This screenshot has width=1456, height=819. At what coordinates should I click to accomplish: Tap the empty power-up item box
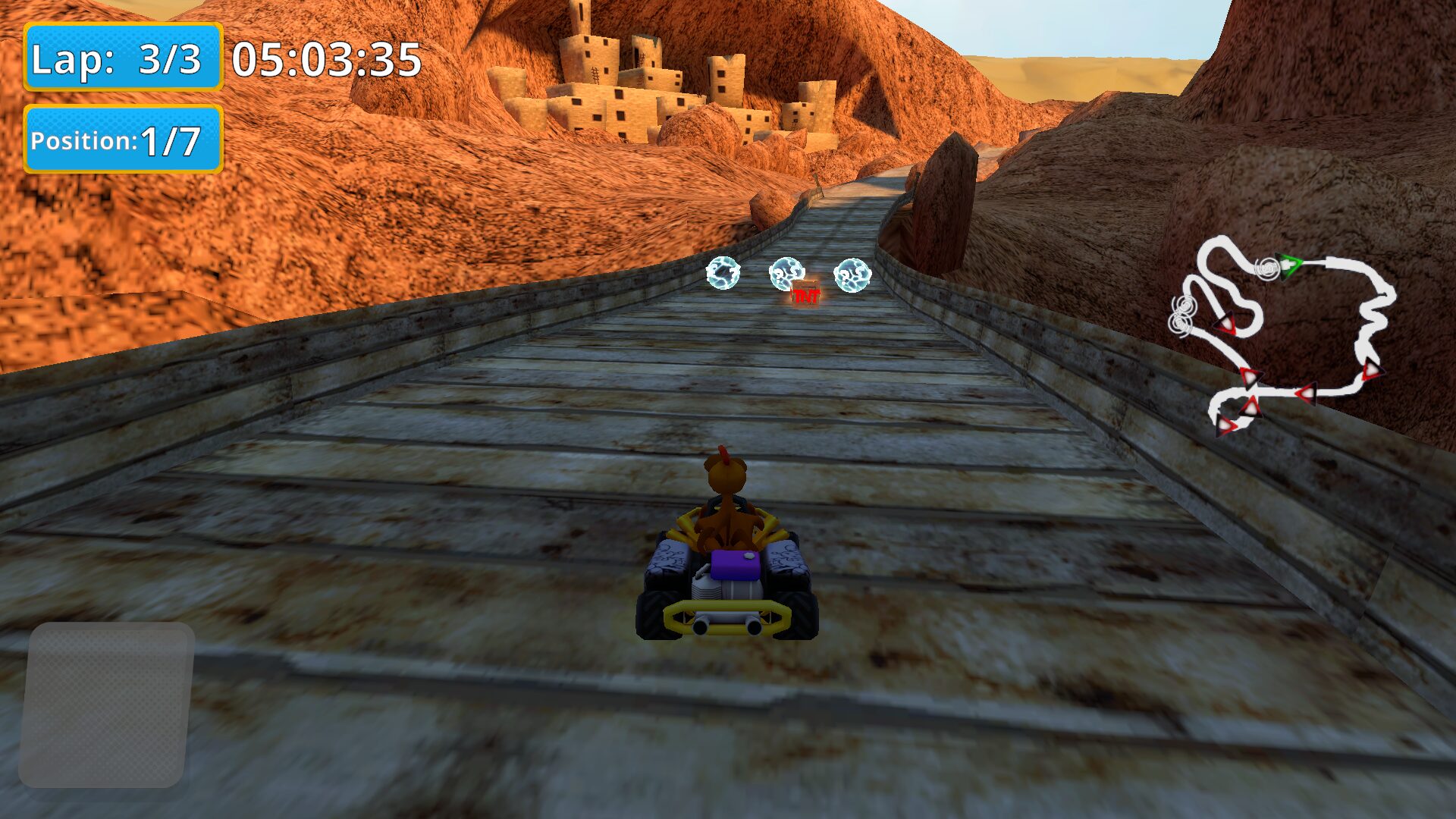[x=106, y=704]
